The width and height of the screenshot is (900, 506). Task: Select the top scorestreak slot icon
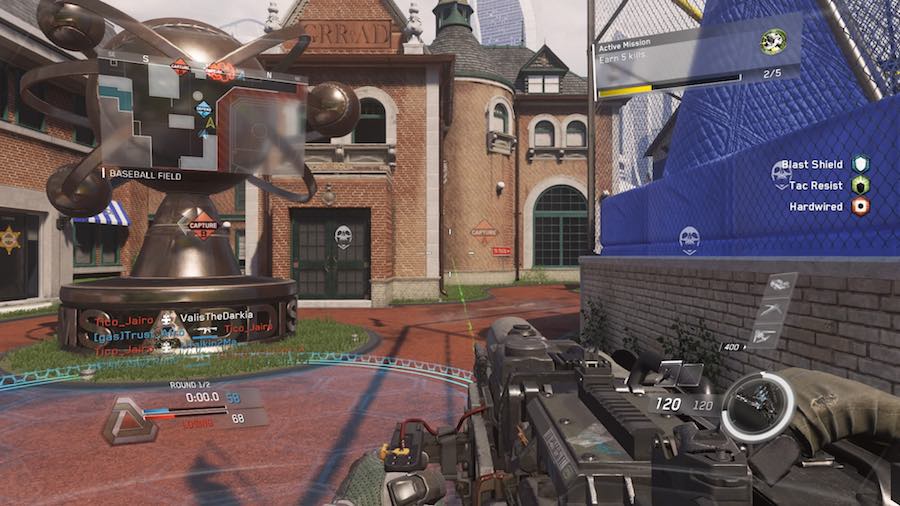[x=777, y=286]
